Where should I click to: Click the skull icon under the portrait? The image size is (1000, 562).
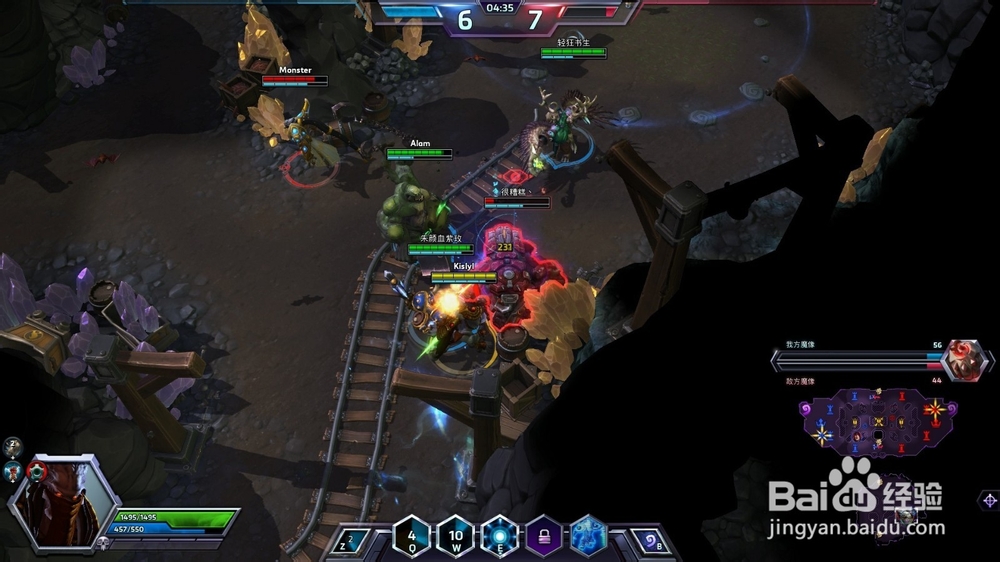102,543
